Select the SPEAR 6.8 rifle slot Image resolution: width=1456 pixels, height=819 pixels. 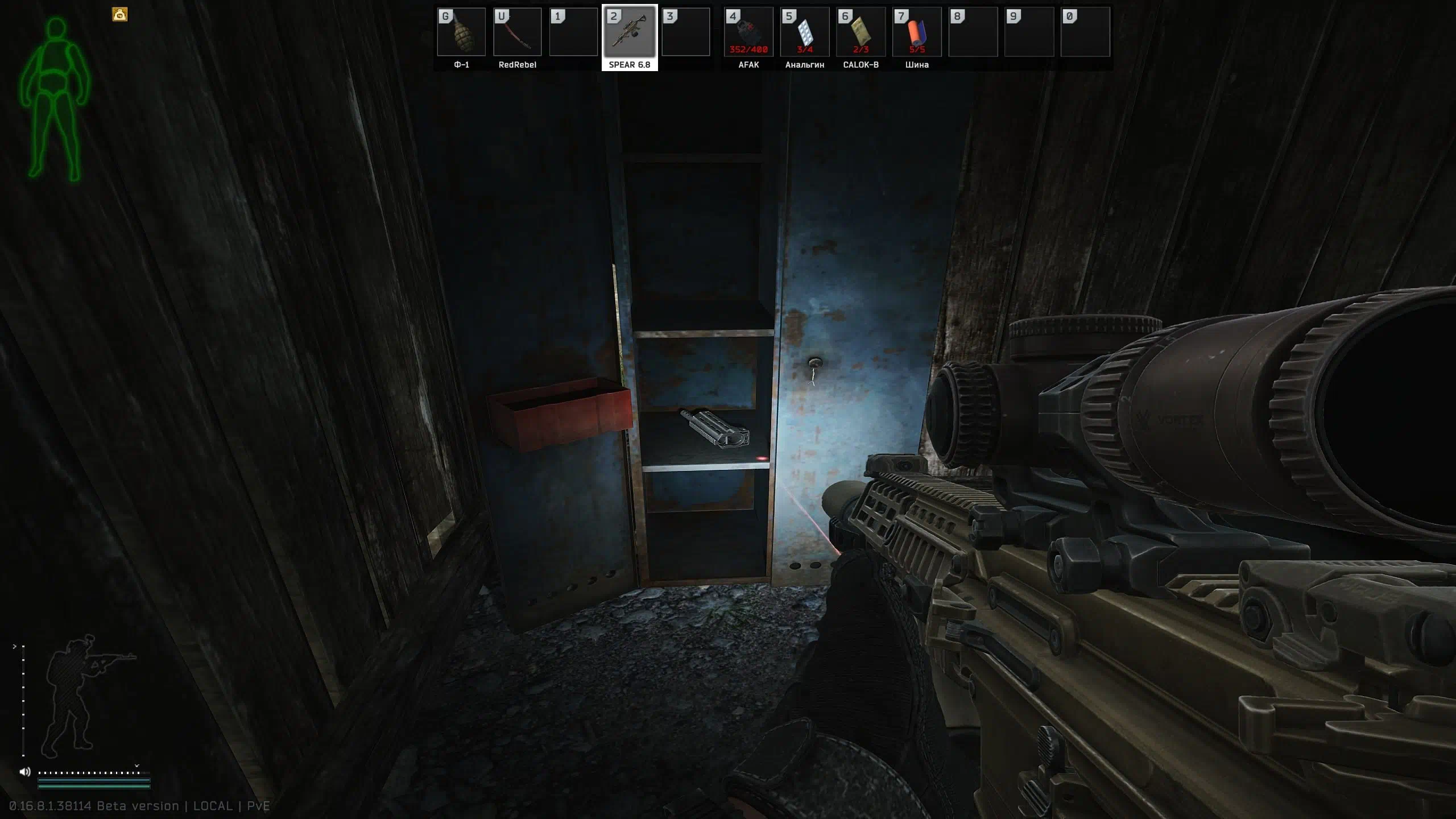[629, 32]
